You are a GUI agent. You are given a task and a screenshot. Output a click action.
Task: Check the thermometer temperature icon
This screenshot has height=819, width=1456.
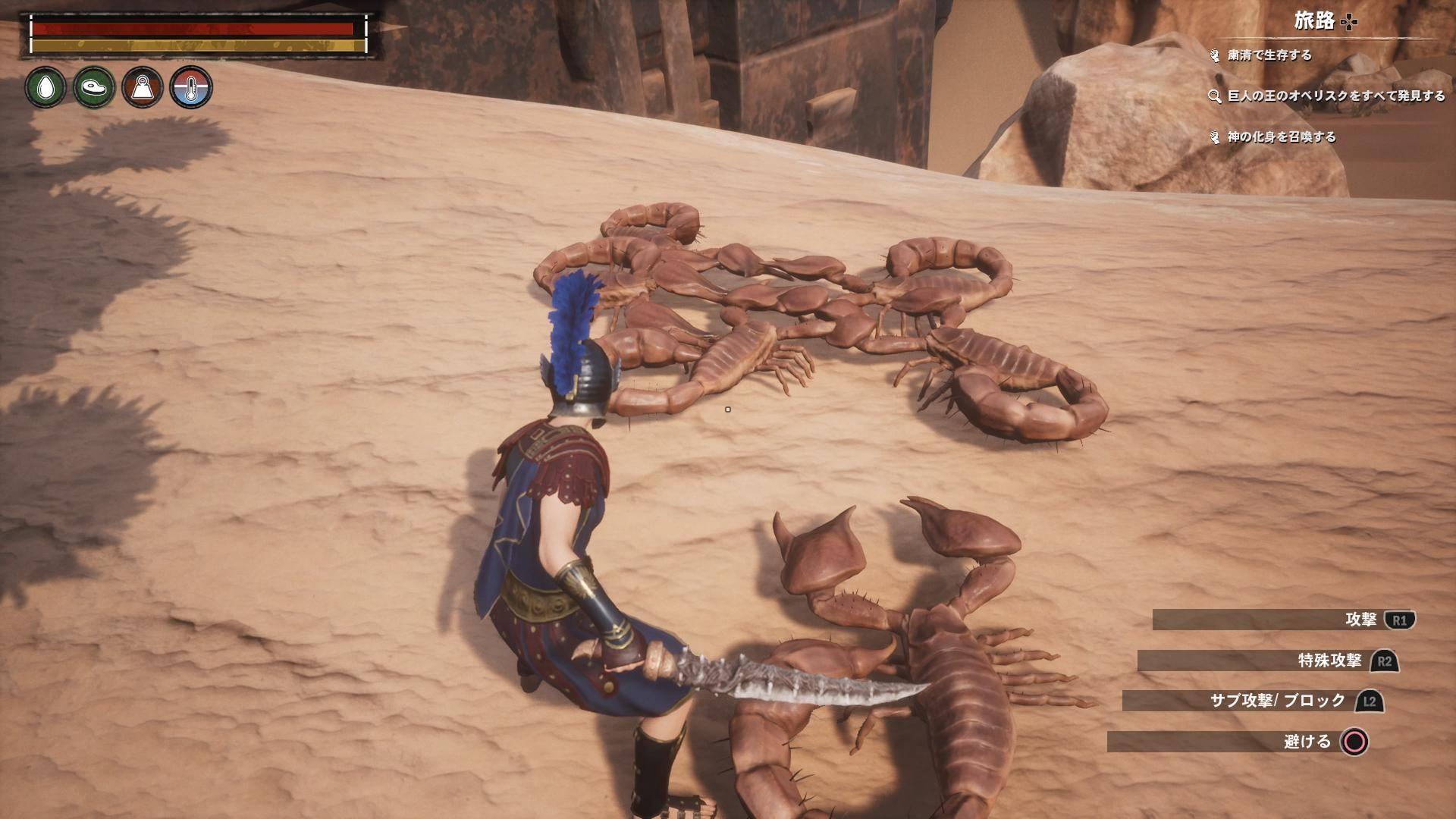pos(191,87)
